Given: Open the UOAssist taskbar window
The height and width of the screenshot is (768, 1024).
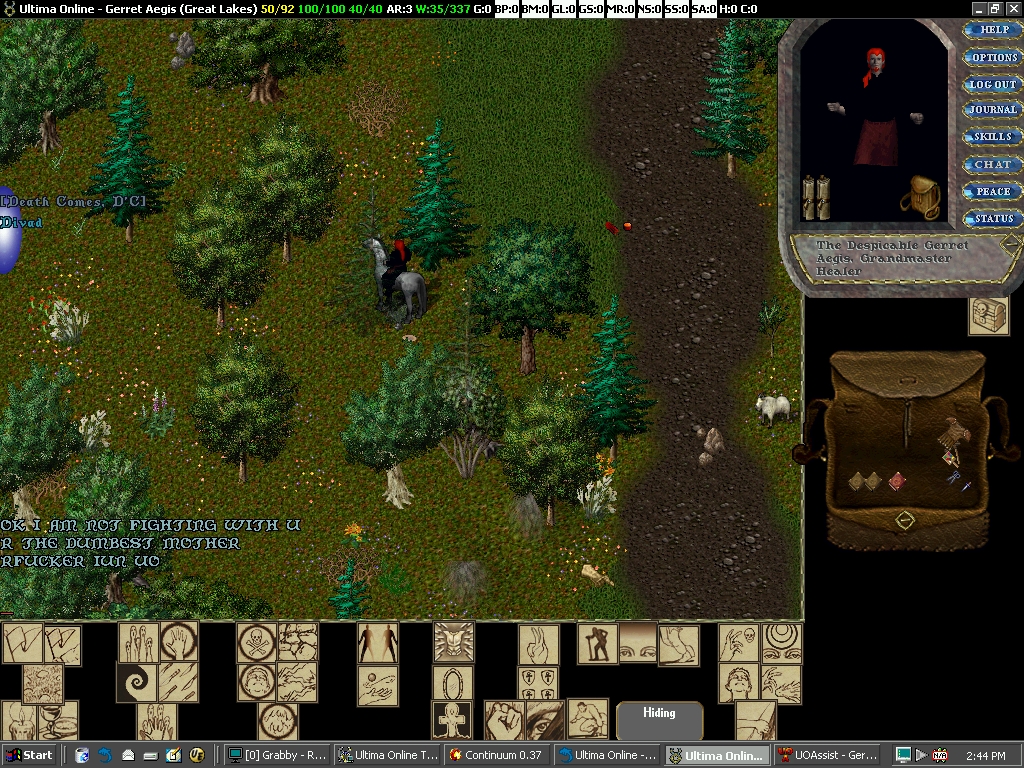Looking at the screenshot, I should click(x=828, y=755).
